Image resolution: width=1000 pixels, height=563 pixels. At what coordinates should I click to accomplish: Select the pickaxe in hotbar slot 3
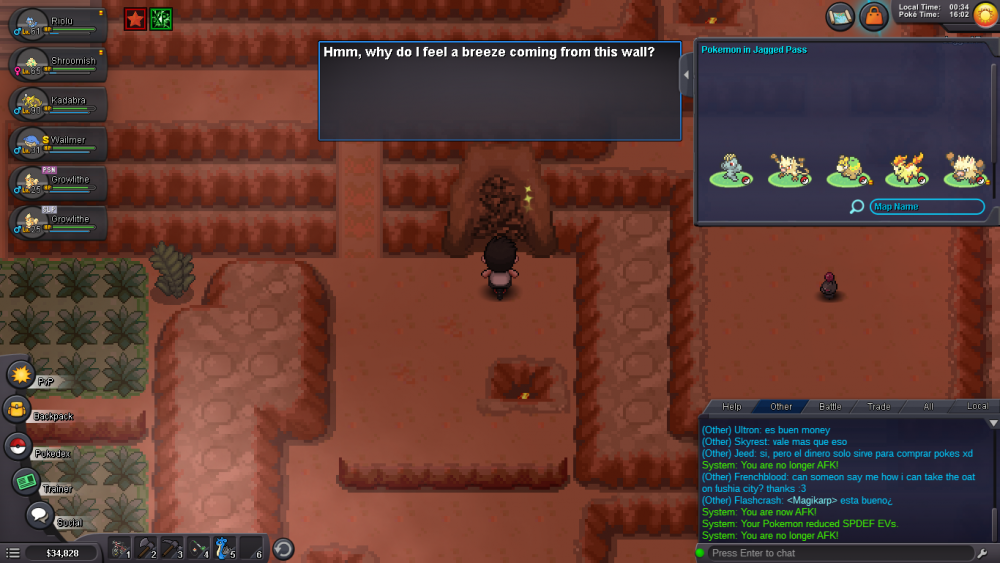pyautogui.click(x=172, y=548)
